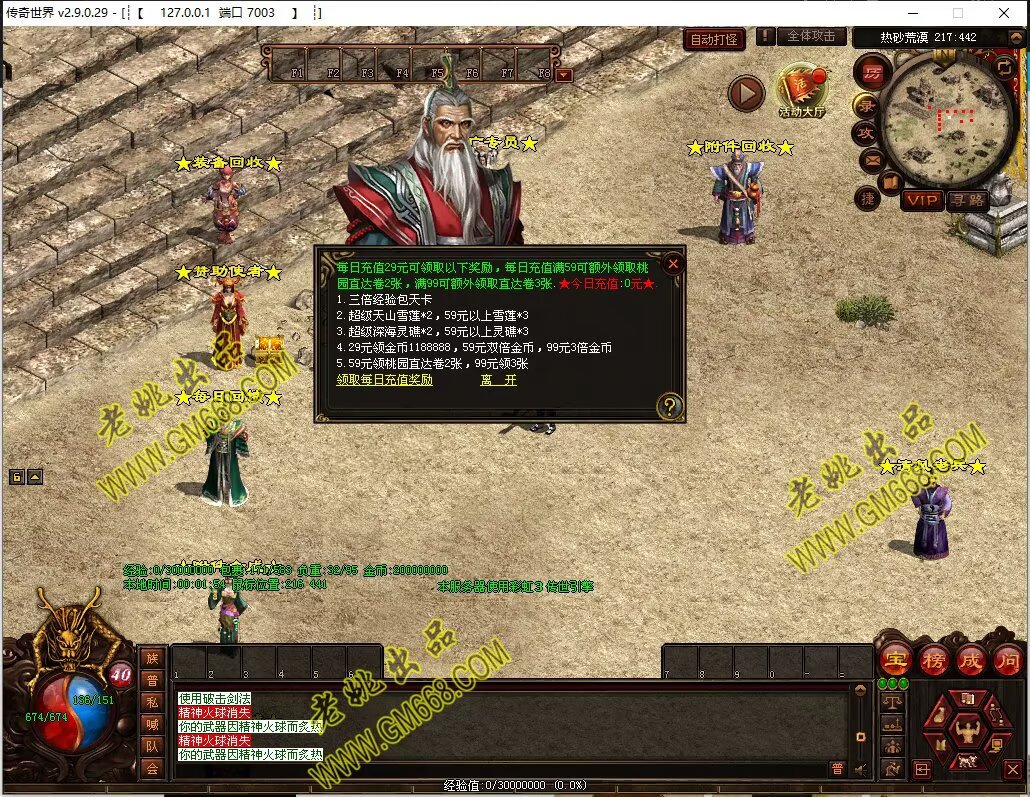Image resolution: width=1030 pixels, height=797 pixels.
Task: Choose the 离开 leave option
Action: (x=498, y=380)
